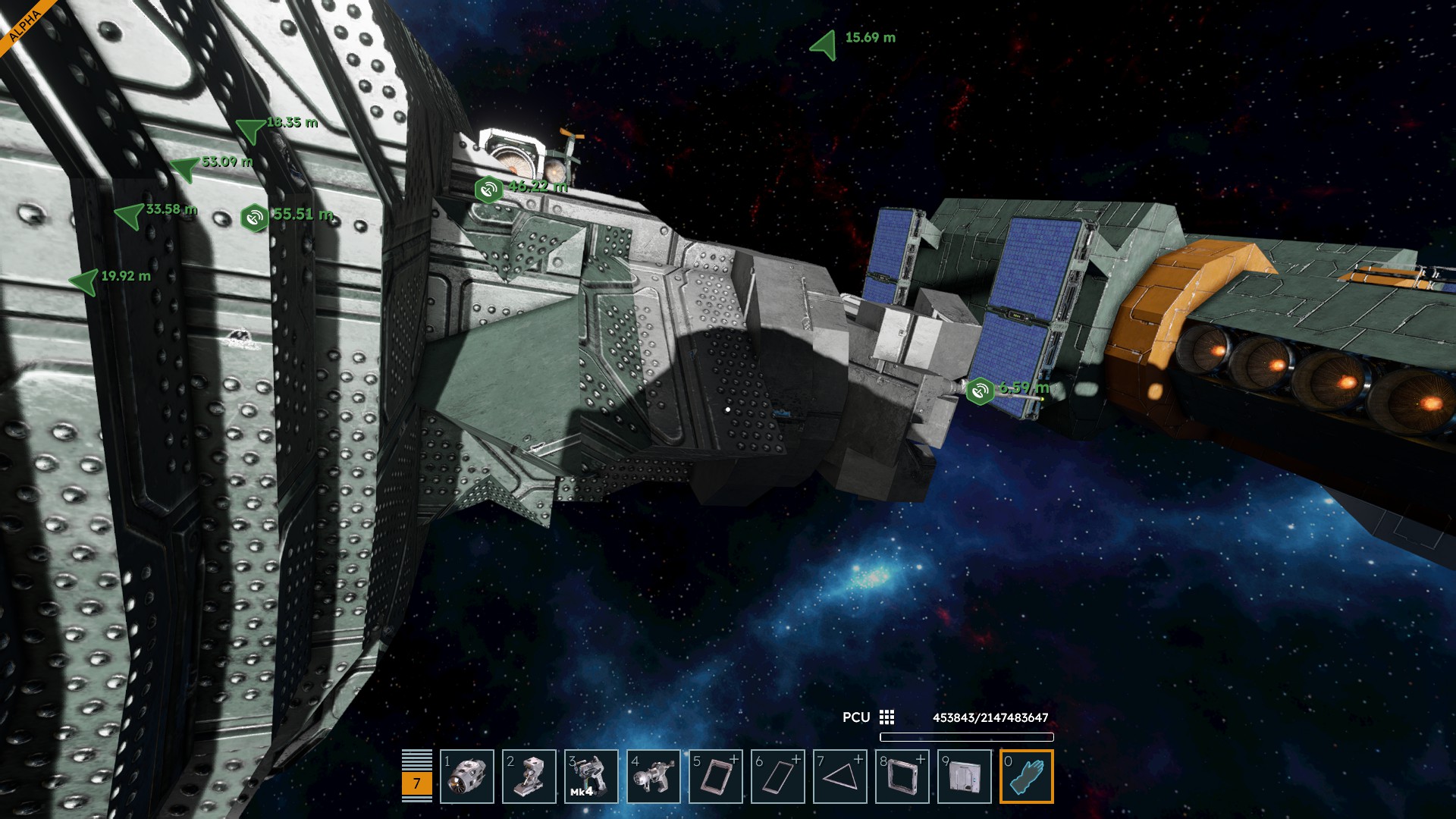Image resolution: width=1456 pixels, height=819 pixels.
Task: Click the toolbar page 7 indicator
Action: point(416,784)
